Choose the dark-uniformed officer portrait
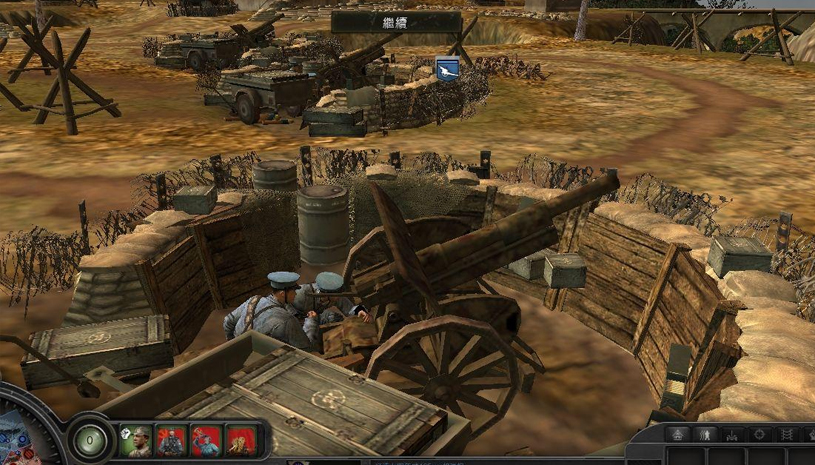This screenshot has height=465, width=815. click(171, 441)
